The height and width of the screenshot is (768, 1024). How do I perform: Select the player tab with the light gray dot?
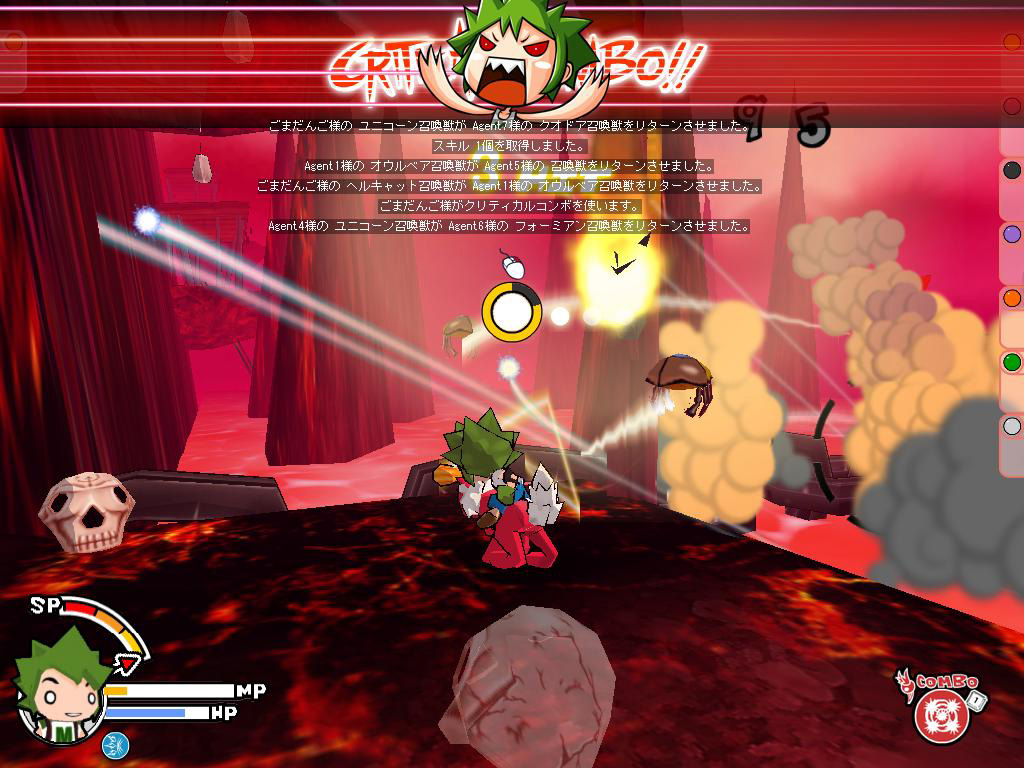coord(1012,427)
